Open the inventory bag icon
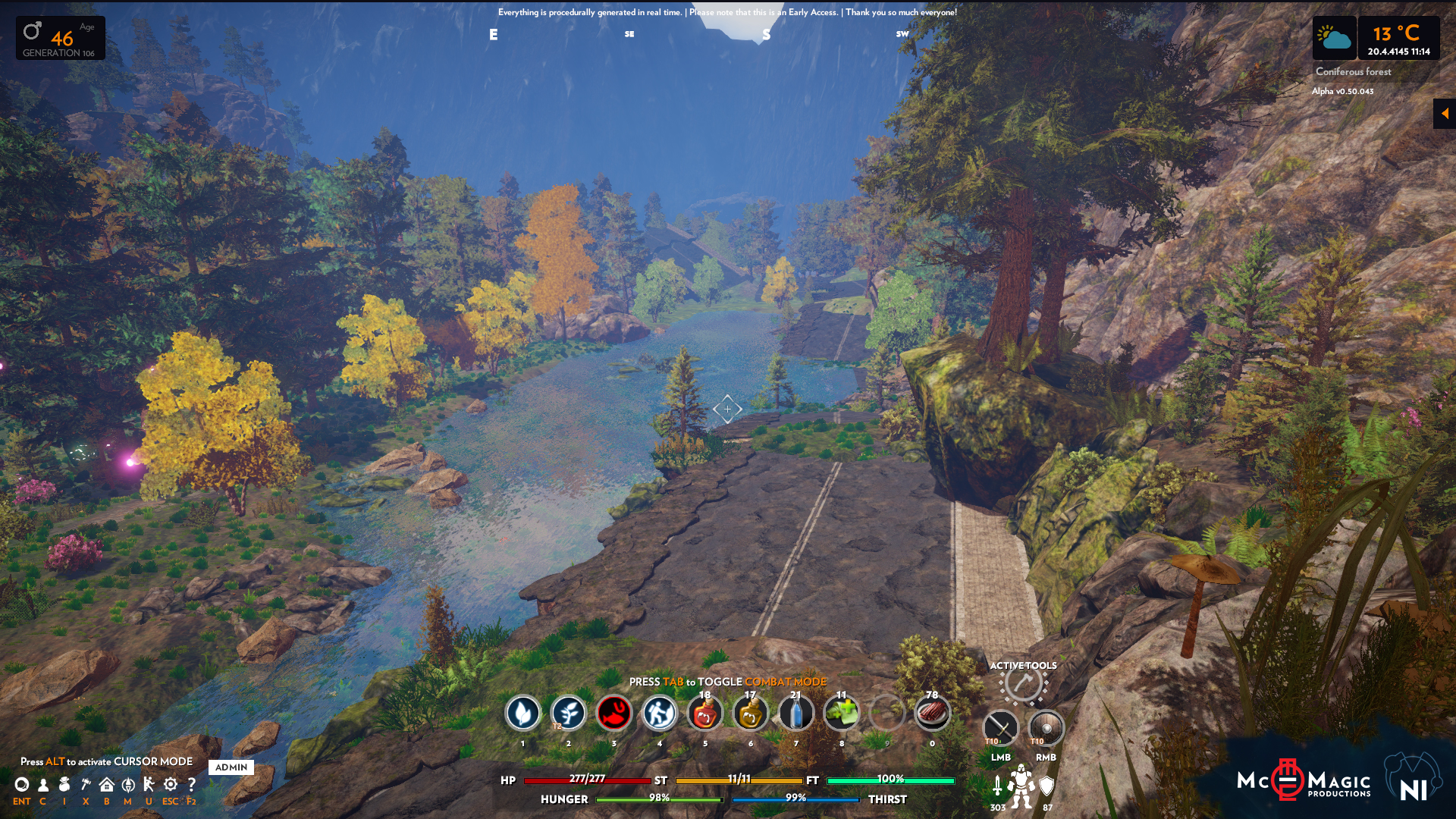Viewport: 1456px width, 819px height. pos(64,785)
